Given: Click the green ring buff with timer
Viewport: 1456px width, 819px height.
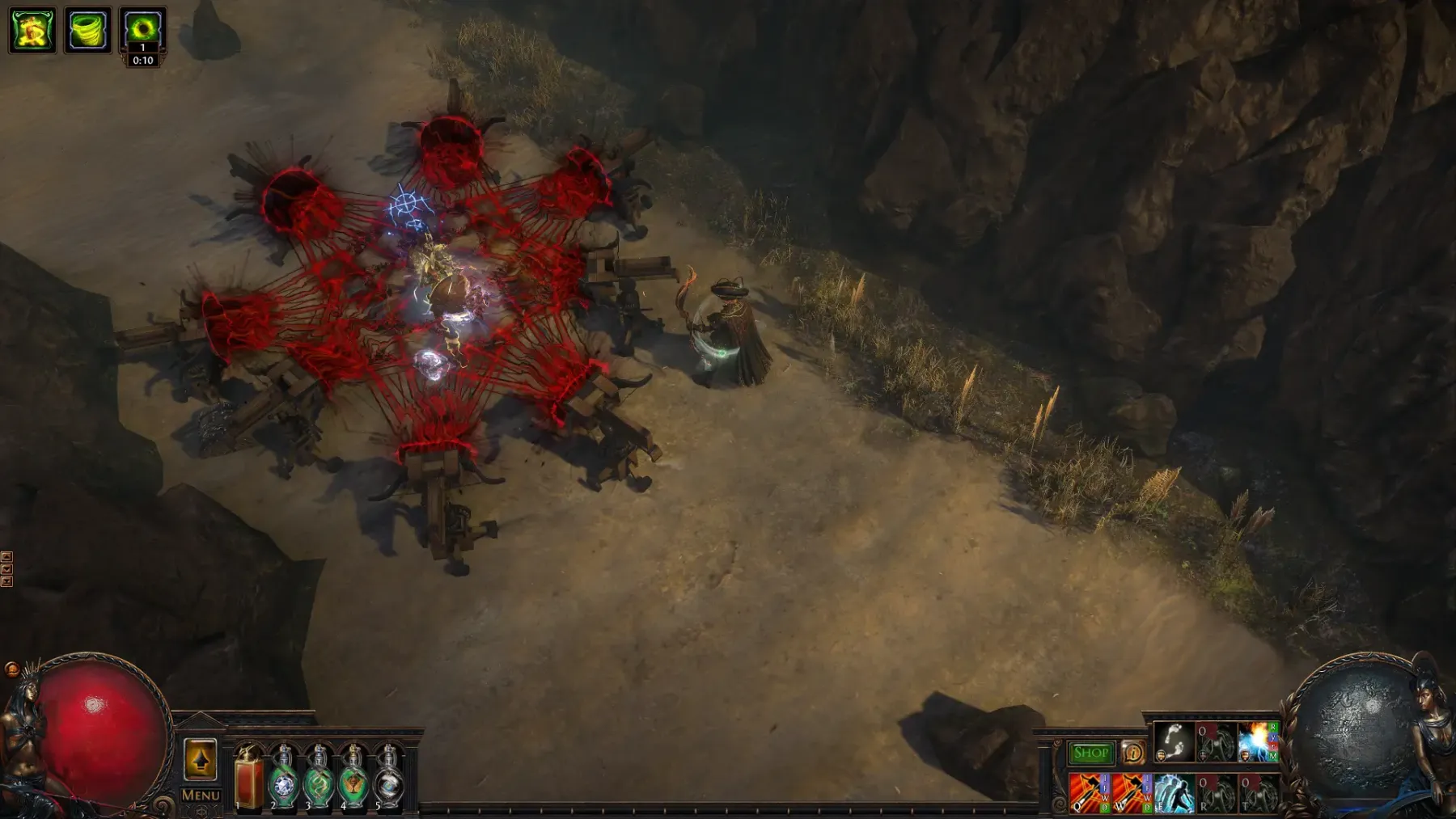Looking at the screenshot, I should coord(142,29).
